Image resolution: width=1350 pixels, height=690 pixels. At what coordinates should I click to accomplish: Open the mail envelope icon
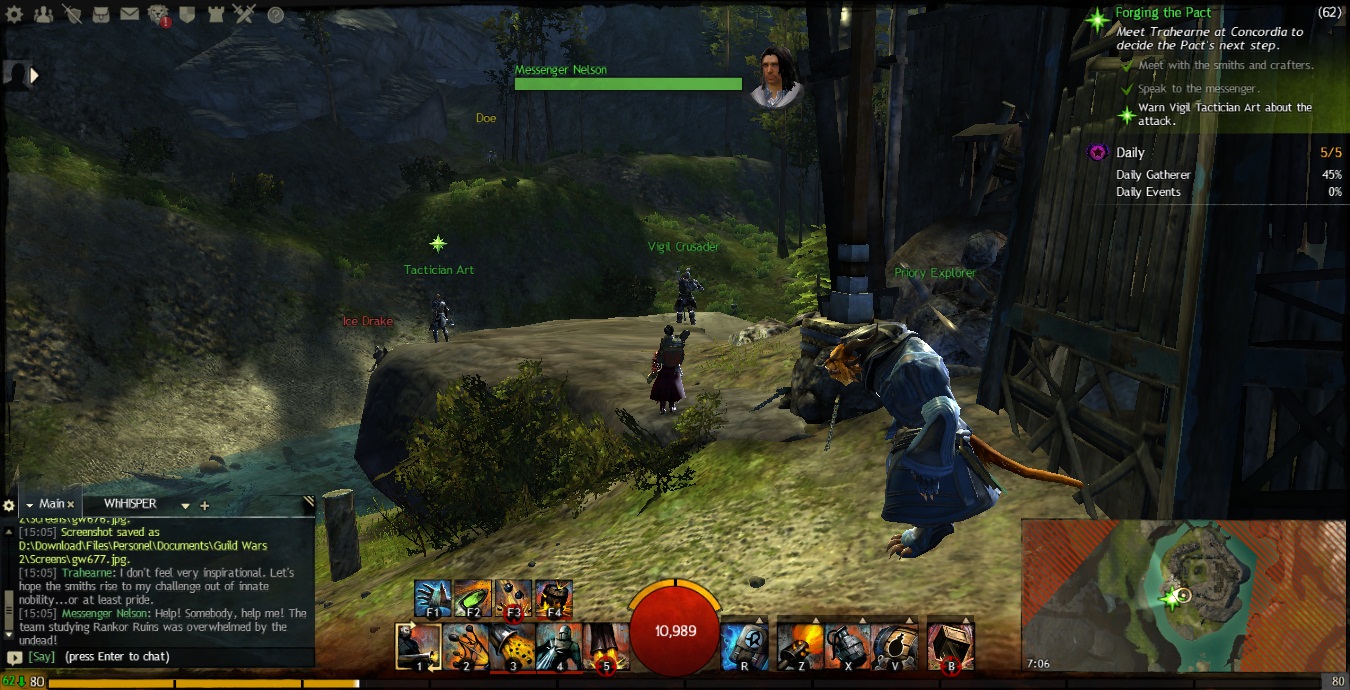click(130, 14)
